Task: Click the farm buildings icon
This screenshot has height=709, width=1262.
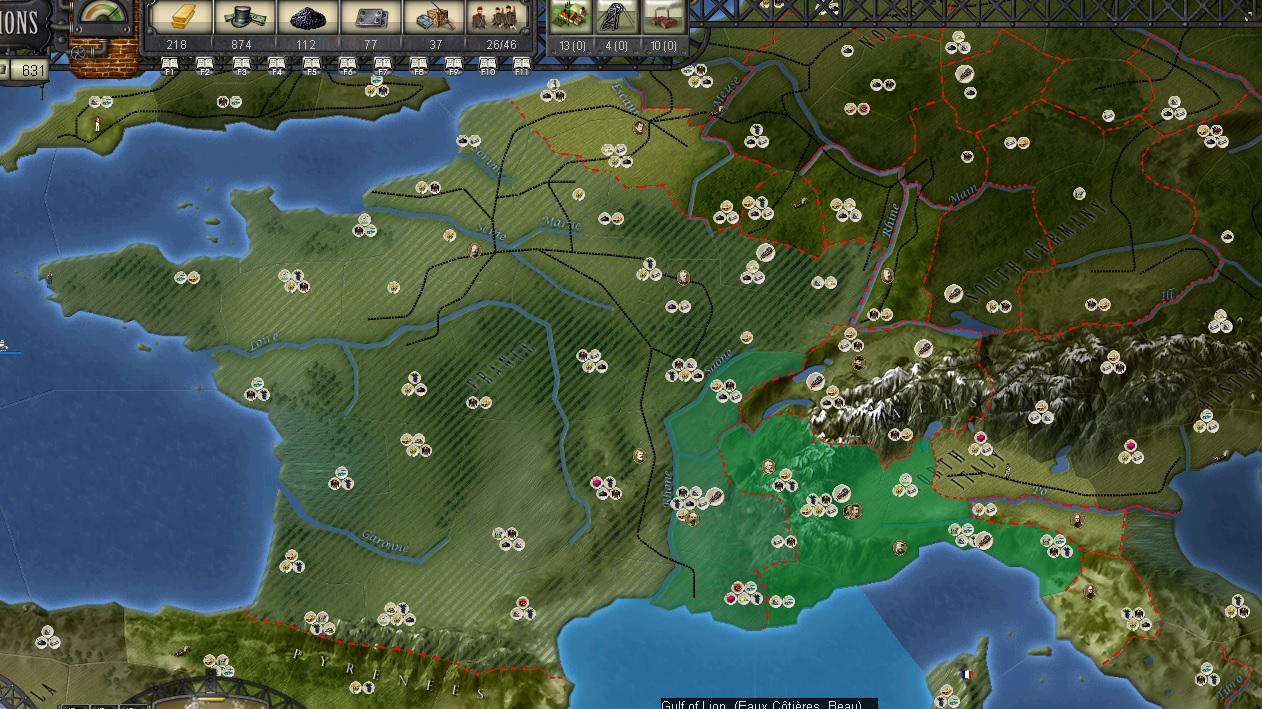Action: pyautogui.click(x=572, y=17)
